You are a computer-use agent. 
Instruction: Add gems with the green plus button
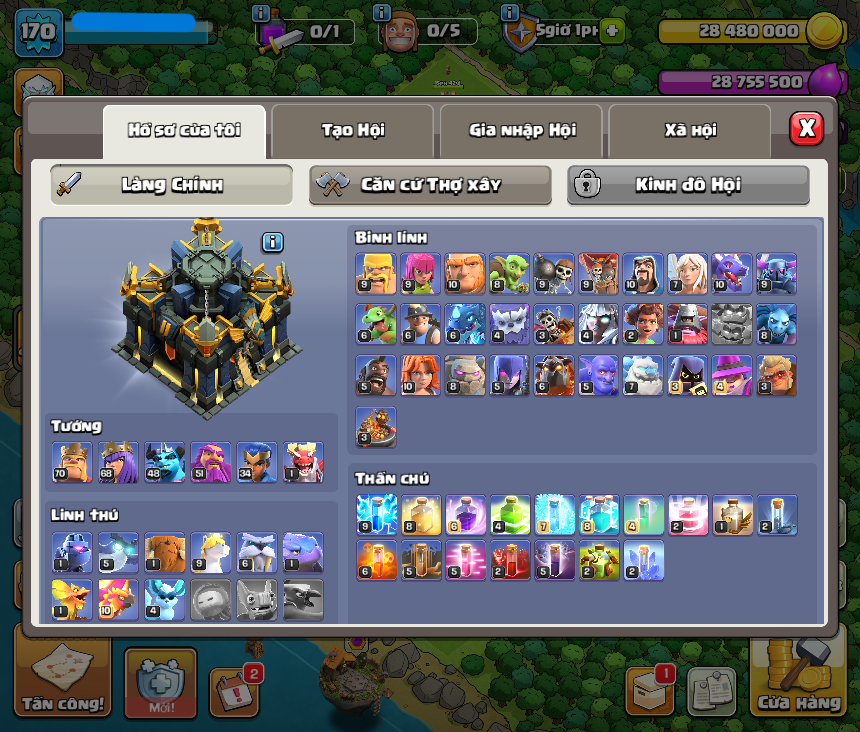point(612,31)
